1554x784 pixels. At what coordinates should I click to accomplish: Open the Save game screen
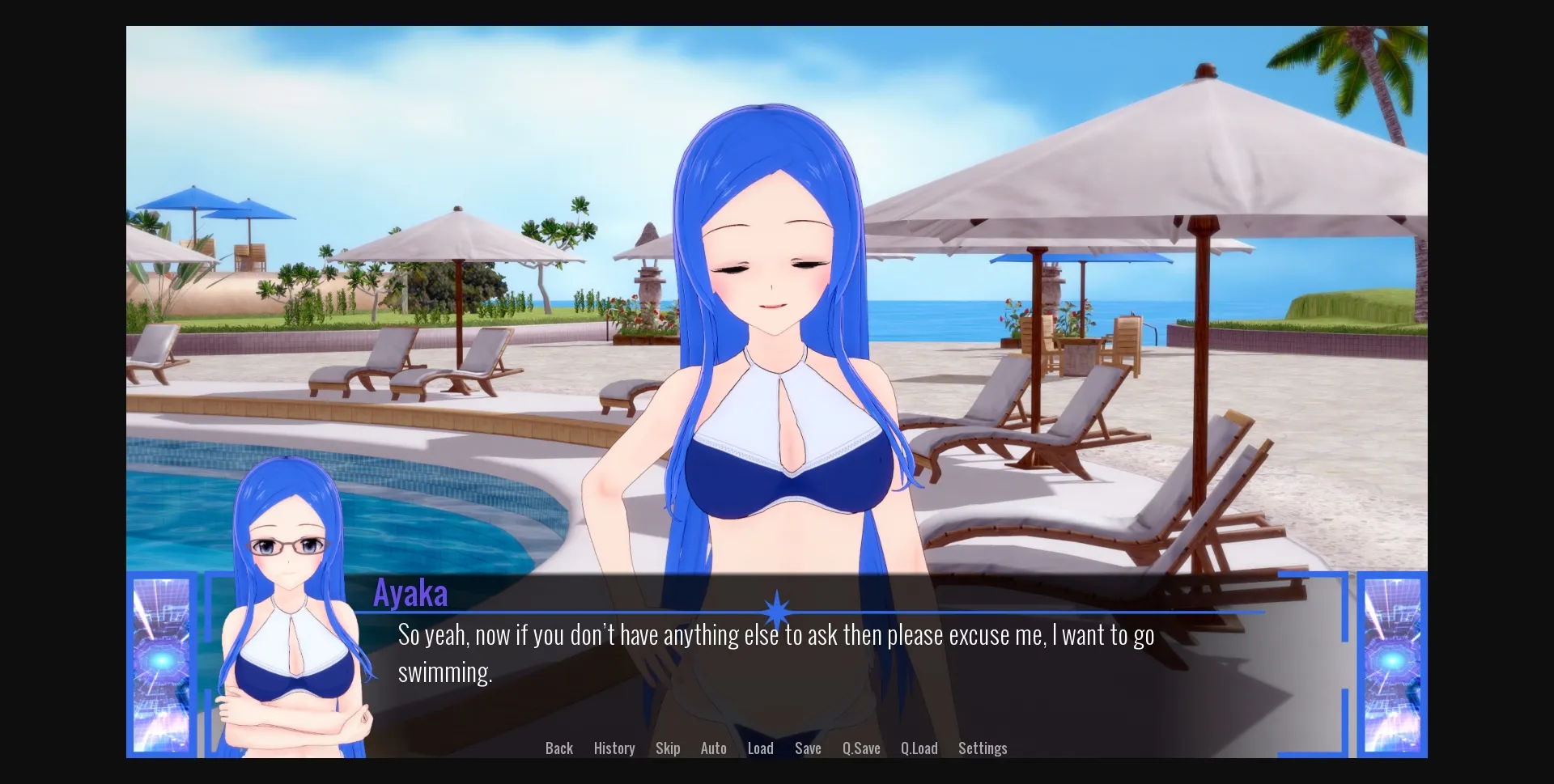[x=807, y=748]
